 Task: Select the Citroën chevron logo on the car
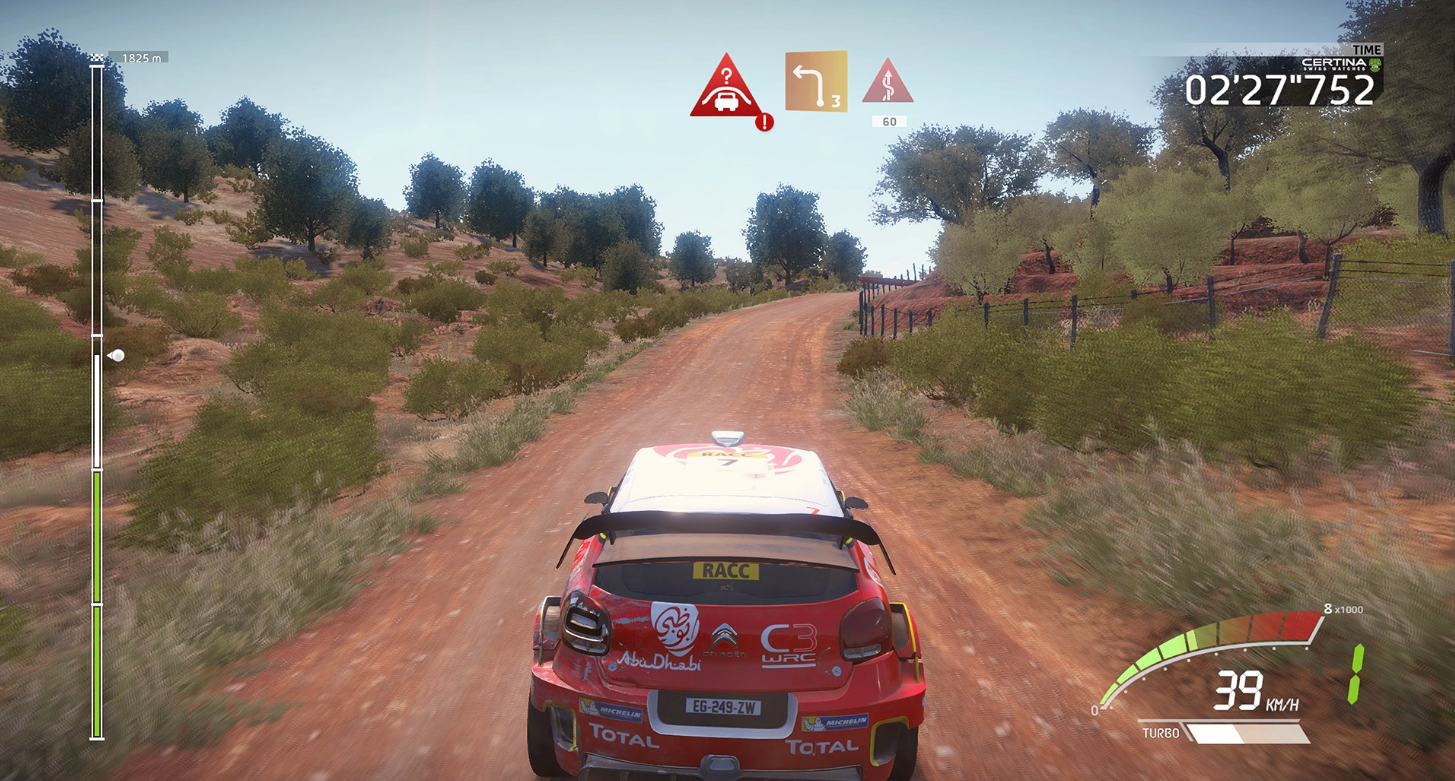coord(727,634)
